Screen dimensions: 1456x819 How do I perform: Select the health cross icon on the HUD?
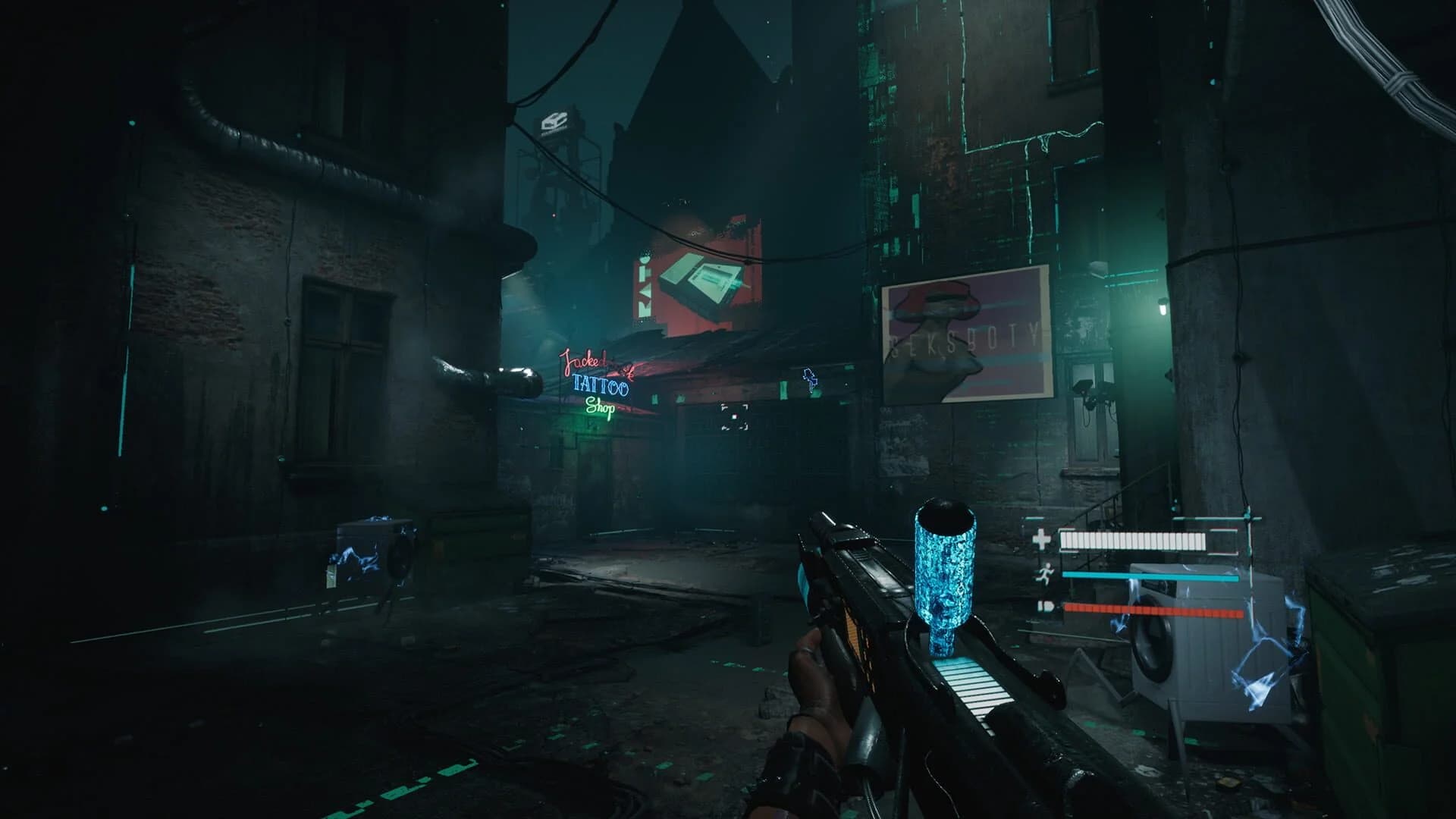[x=1040, y=540]
